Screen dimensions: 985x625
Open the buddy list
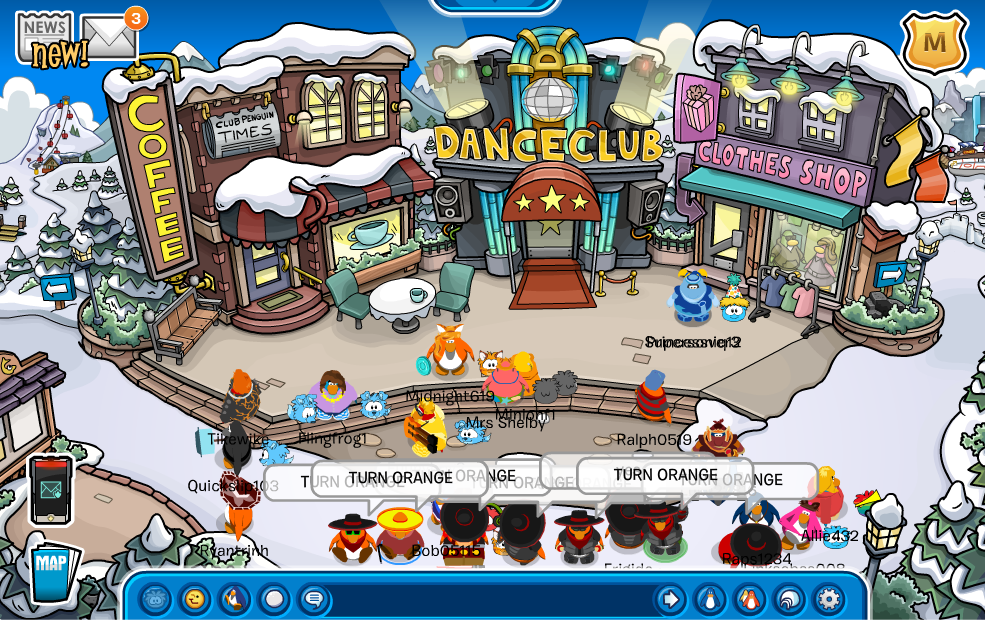pyautogui.click(x=750, y=599)
